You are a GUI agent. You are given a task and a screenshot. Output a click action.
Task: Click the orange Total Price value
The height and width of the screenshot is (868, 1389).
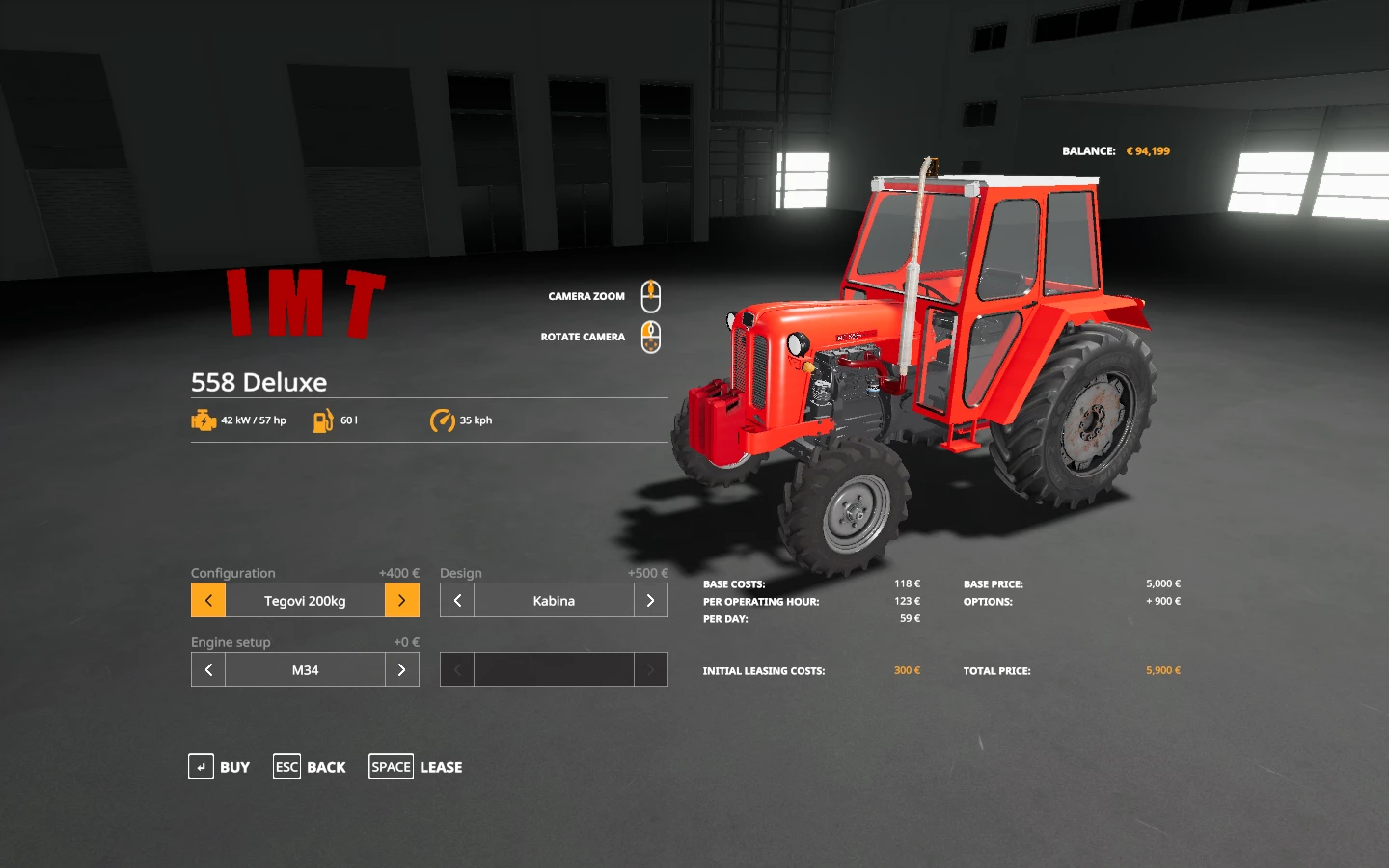coord(1161,669)
